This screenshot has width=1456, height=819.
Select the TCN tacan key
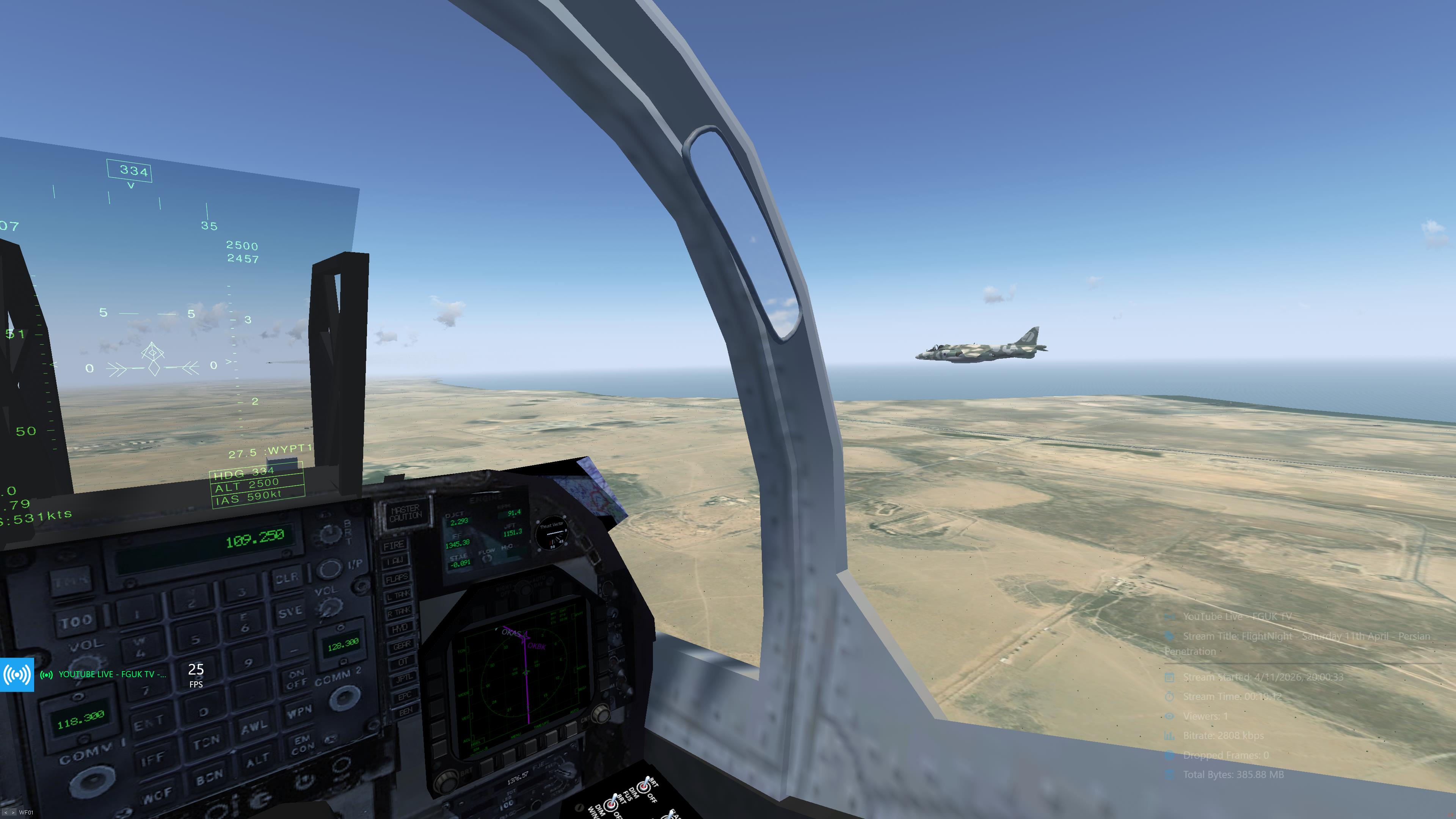[x=206, y=741]
